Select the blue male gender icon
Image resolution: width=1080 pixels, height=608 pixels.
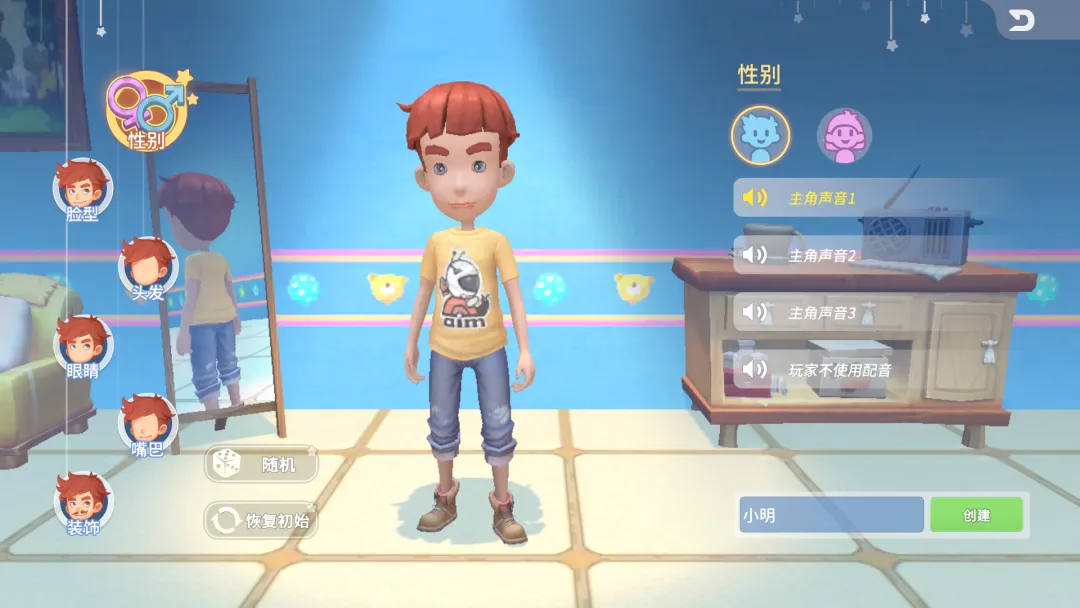(760, 135)
